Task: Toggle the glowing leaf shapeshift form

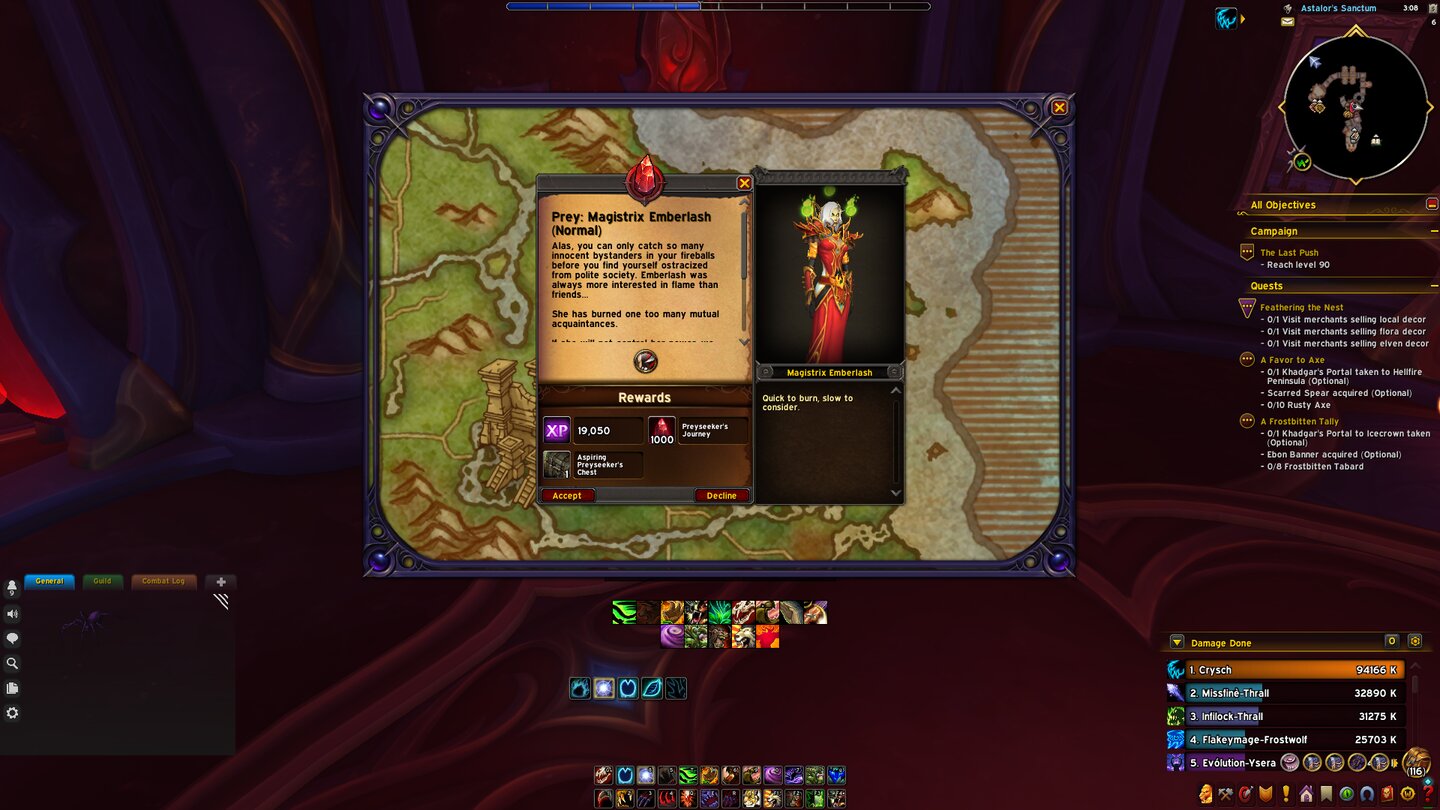Action: pyautogui.click(x=651, y=688)
